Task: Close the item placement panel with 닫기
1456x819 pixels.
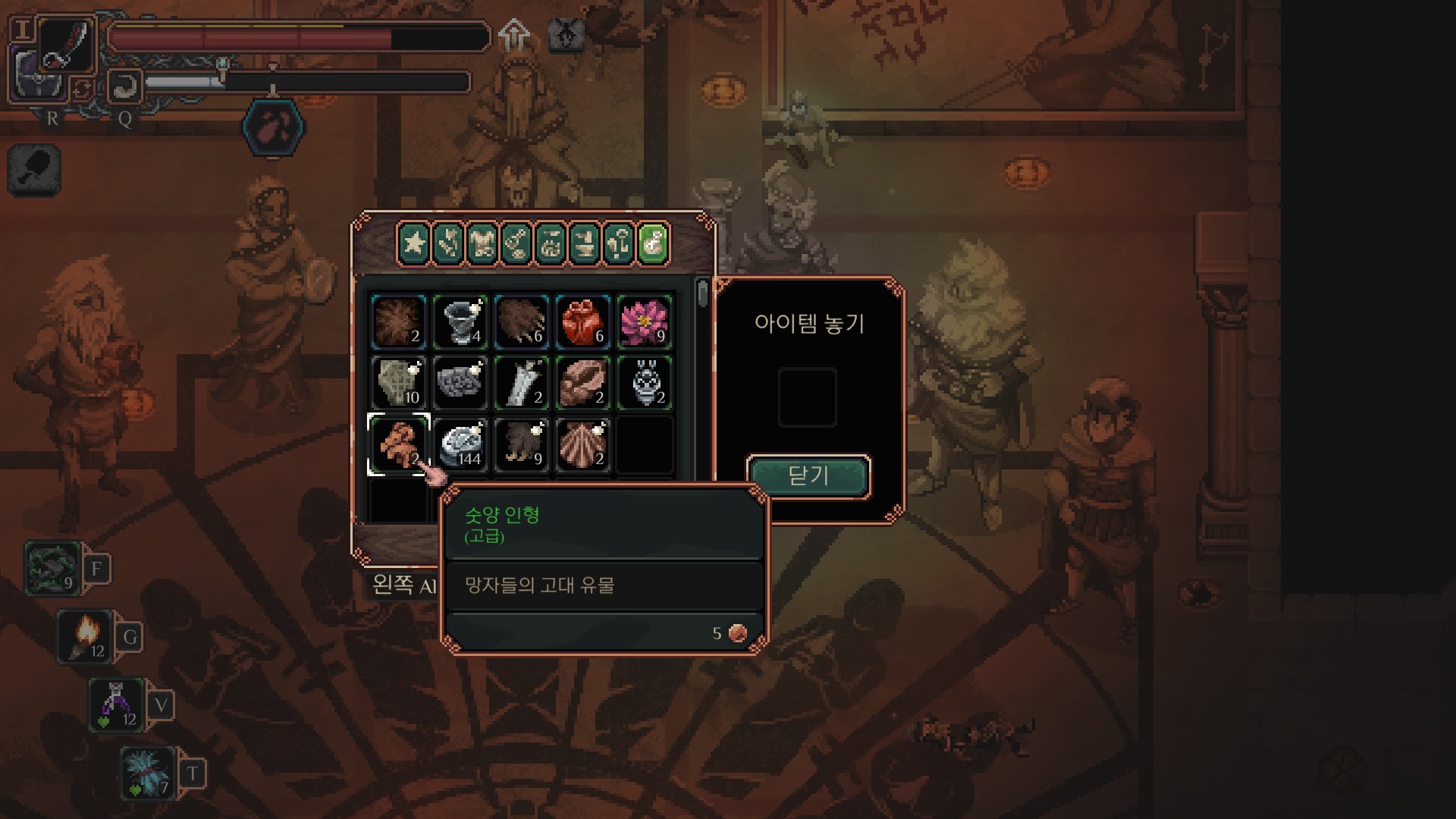Action: 808,476
